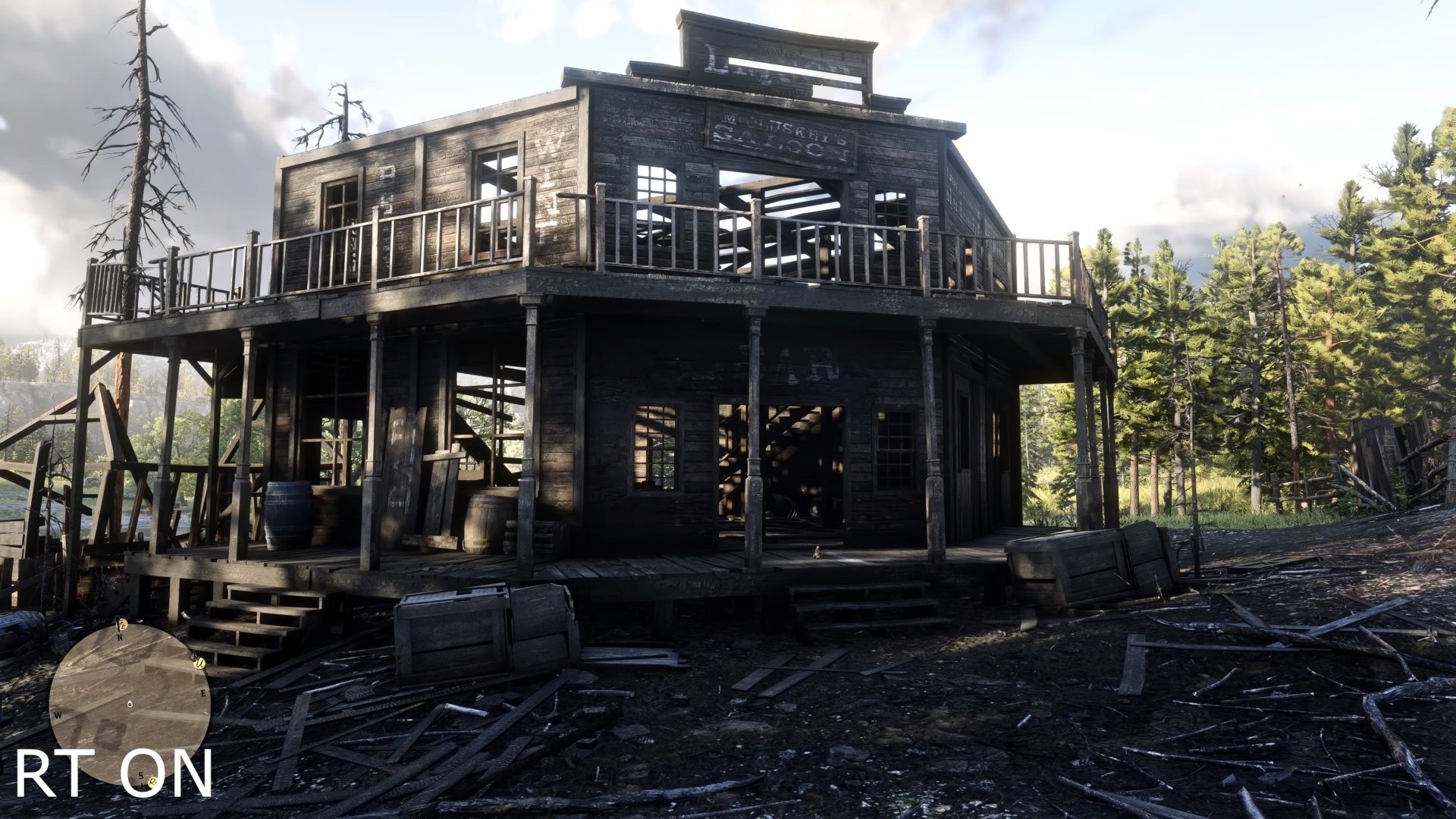Click the N compass marker on the minimap
Screen dimensions: 1456x819
(x=119, y=637)
